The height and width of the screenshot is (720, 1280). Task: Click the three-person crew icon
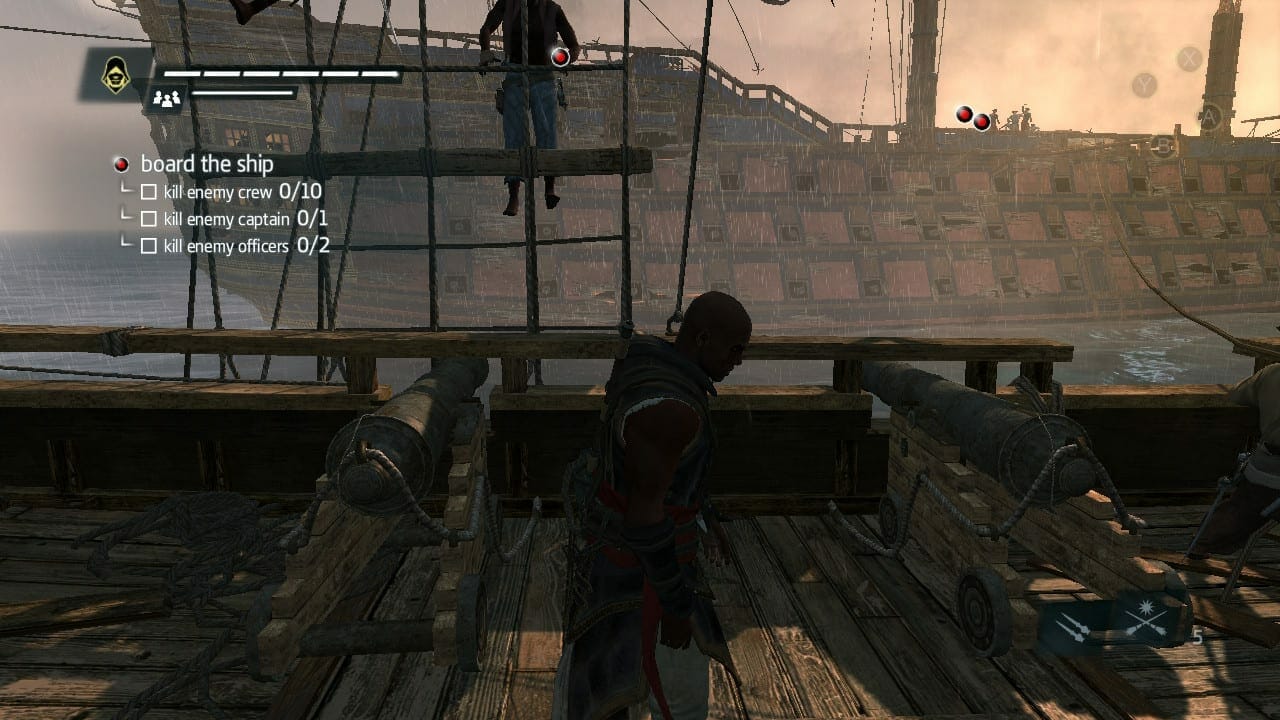[x=166, y=97]
